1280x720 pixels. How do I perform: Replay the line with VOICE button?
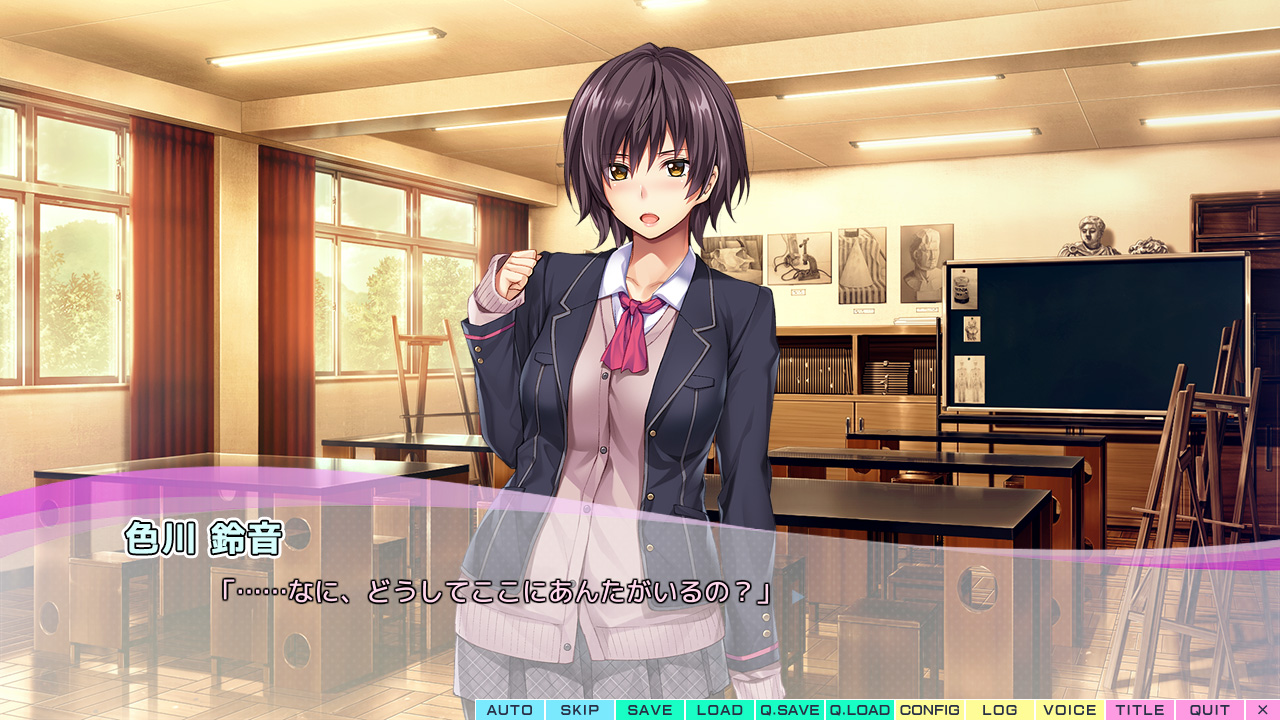tap(1070, 710)
